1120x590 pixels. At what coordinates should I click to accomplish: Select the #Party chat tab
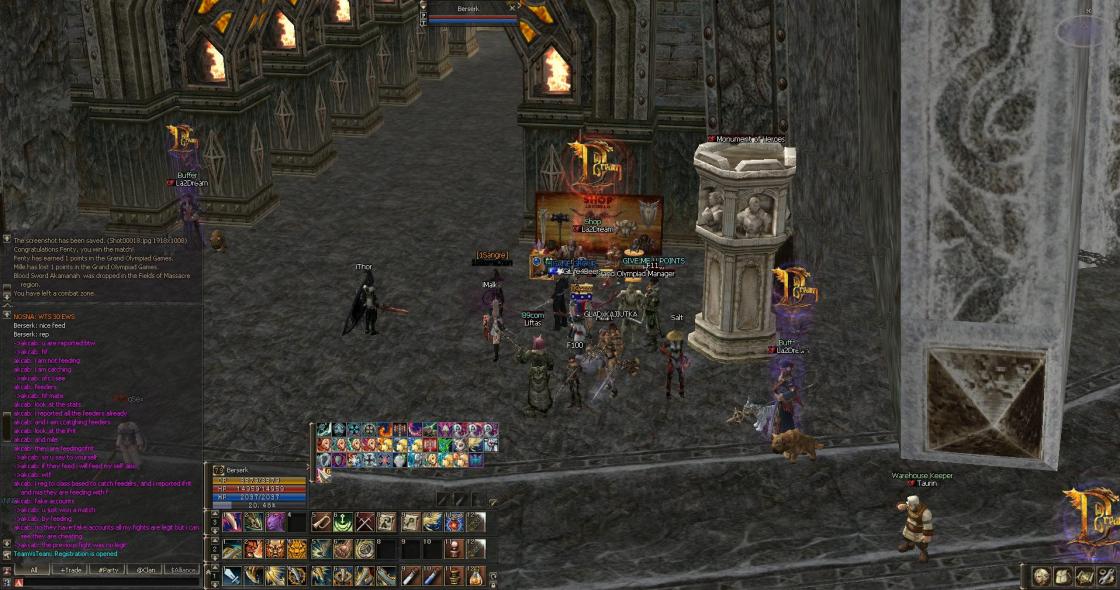[x=106, y=569]
